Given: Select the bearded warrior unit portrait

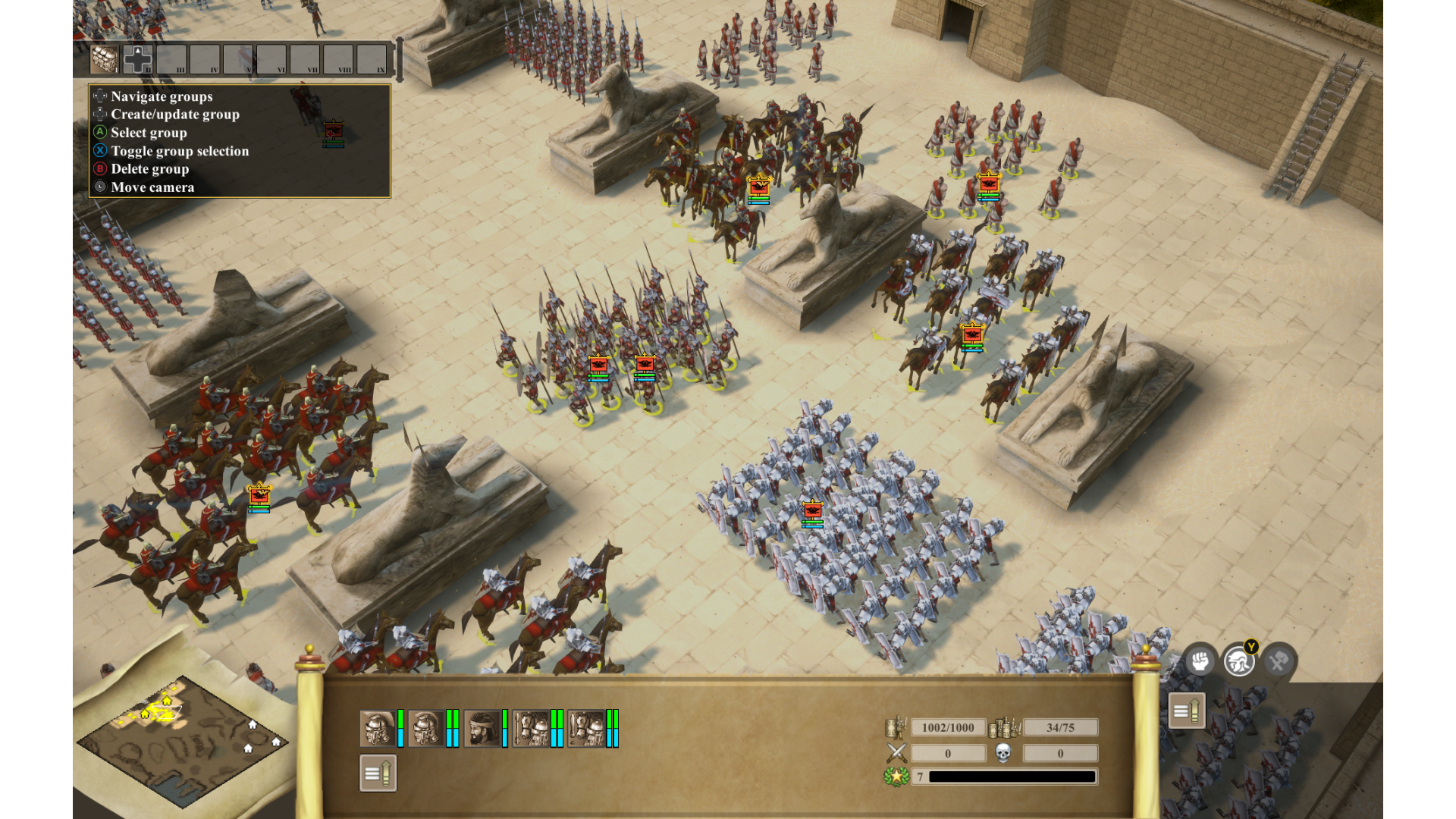Looking at the screenshot, I should click(482, 729).
